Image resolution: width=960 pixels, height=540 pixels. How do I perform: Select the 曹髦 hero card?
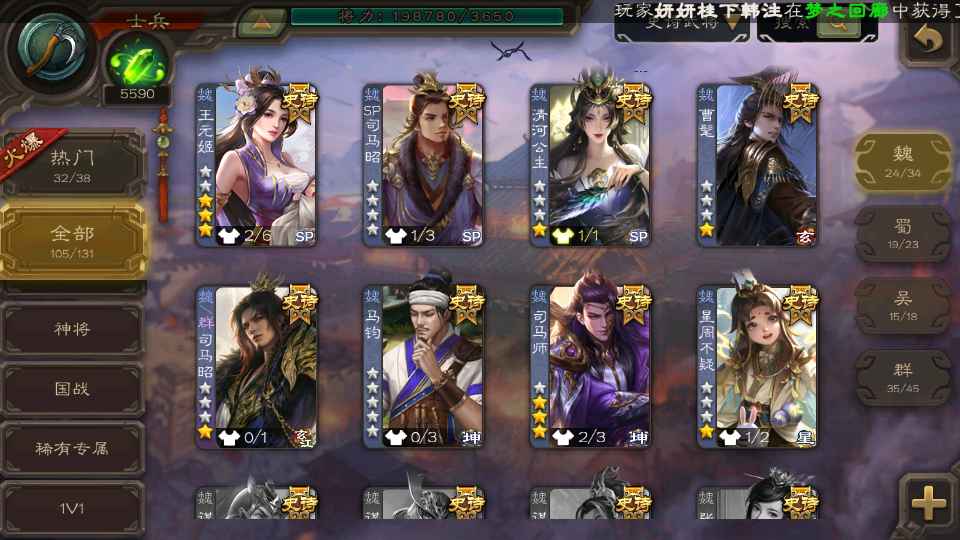(757, 165)
